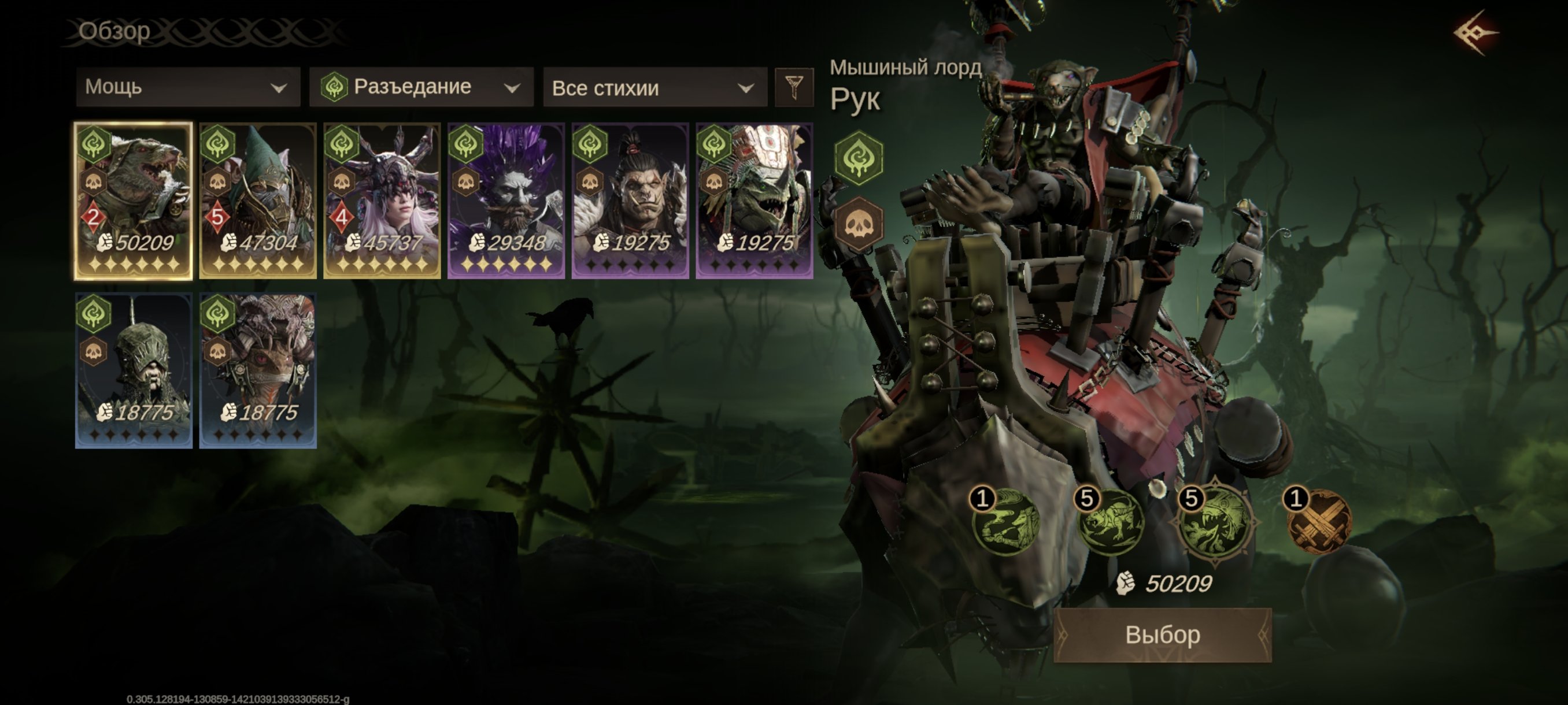The height and width of the screenshot is (705, 1568).
Task: Open the Мощь sorting dropdown
Action: 187,88
